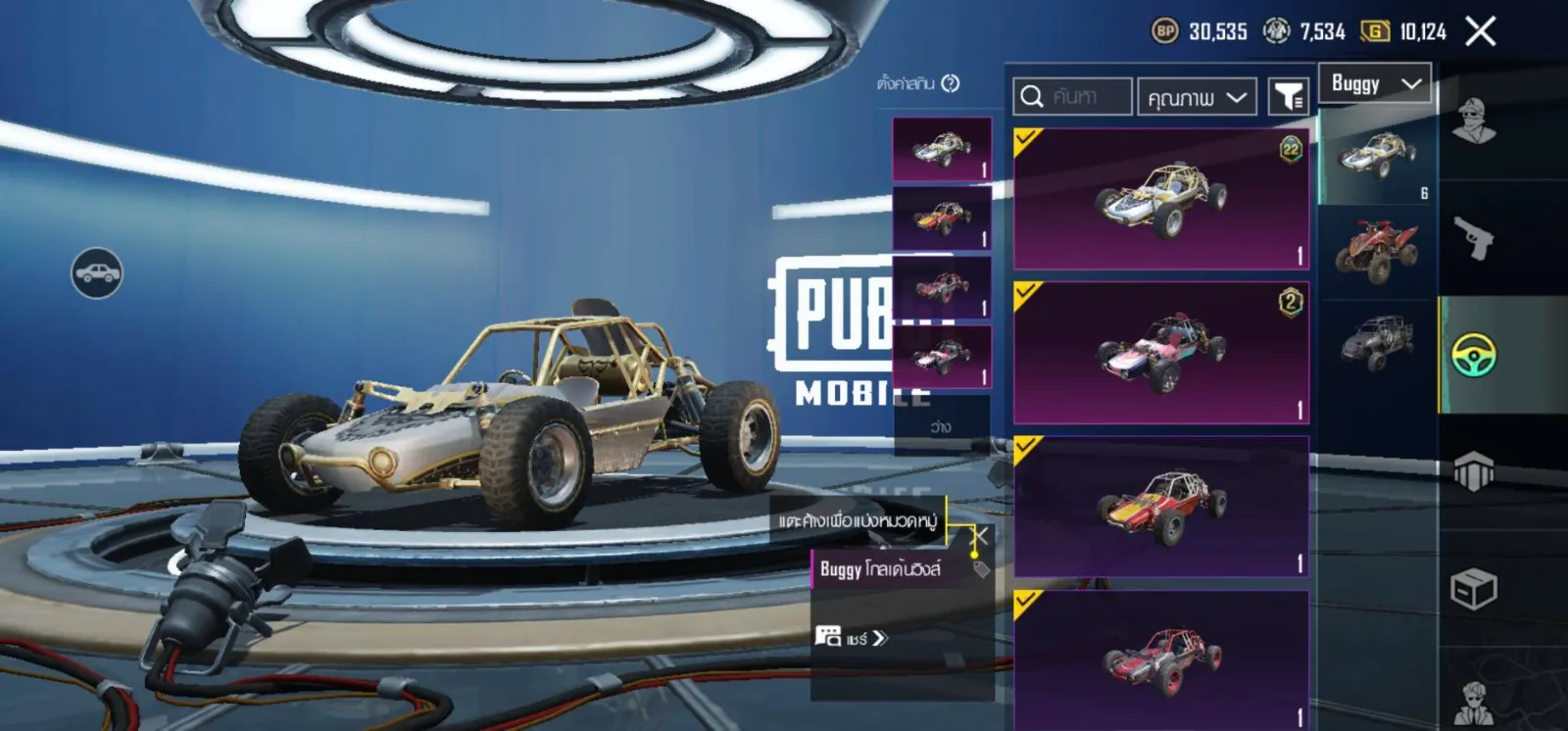The image size is (1568, 731).
Task: Open the settings help question mark
Action: (x=950, y=83)
